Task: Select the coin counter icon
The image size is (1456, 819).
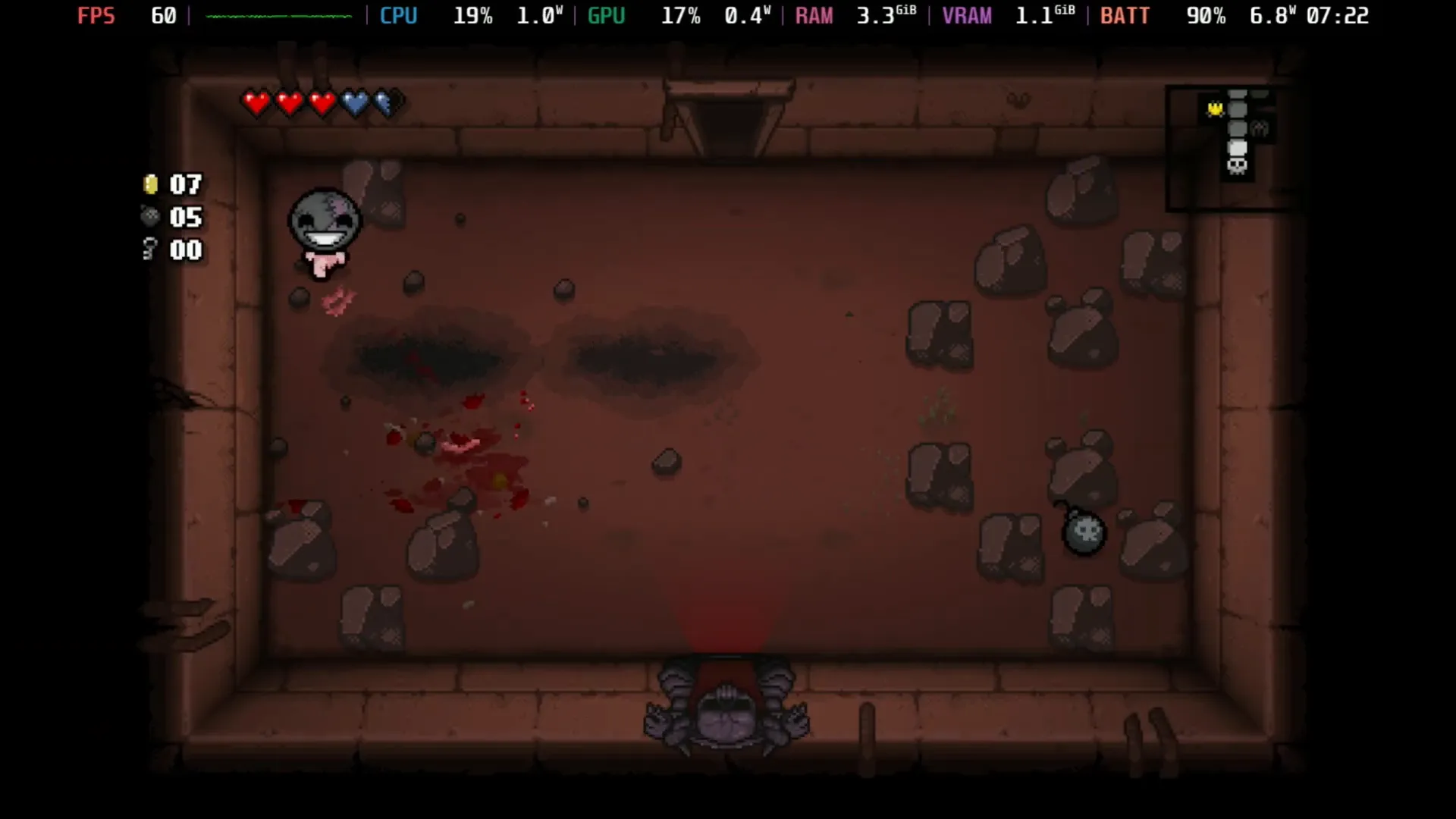Action: (x=149, y=184)
